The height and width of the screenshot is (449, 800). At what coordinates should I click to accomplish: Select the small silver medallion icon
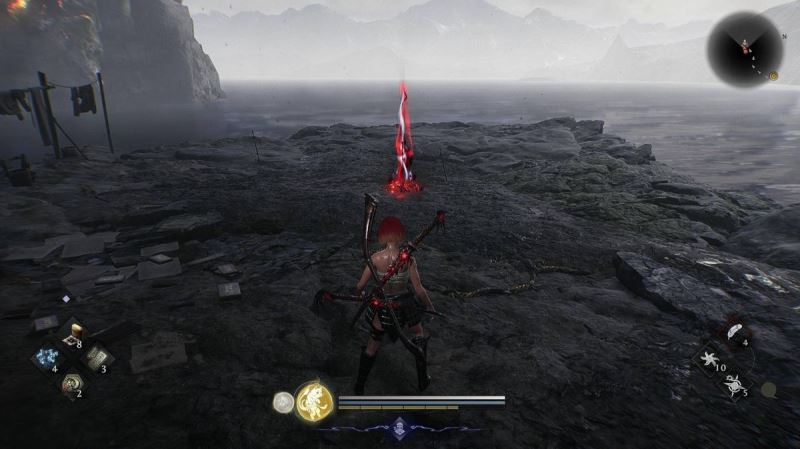(x=283, y=402)
